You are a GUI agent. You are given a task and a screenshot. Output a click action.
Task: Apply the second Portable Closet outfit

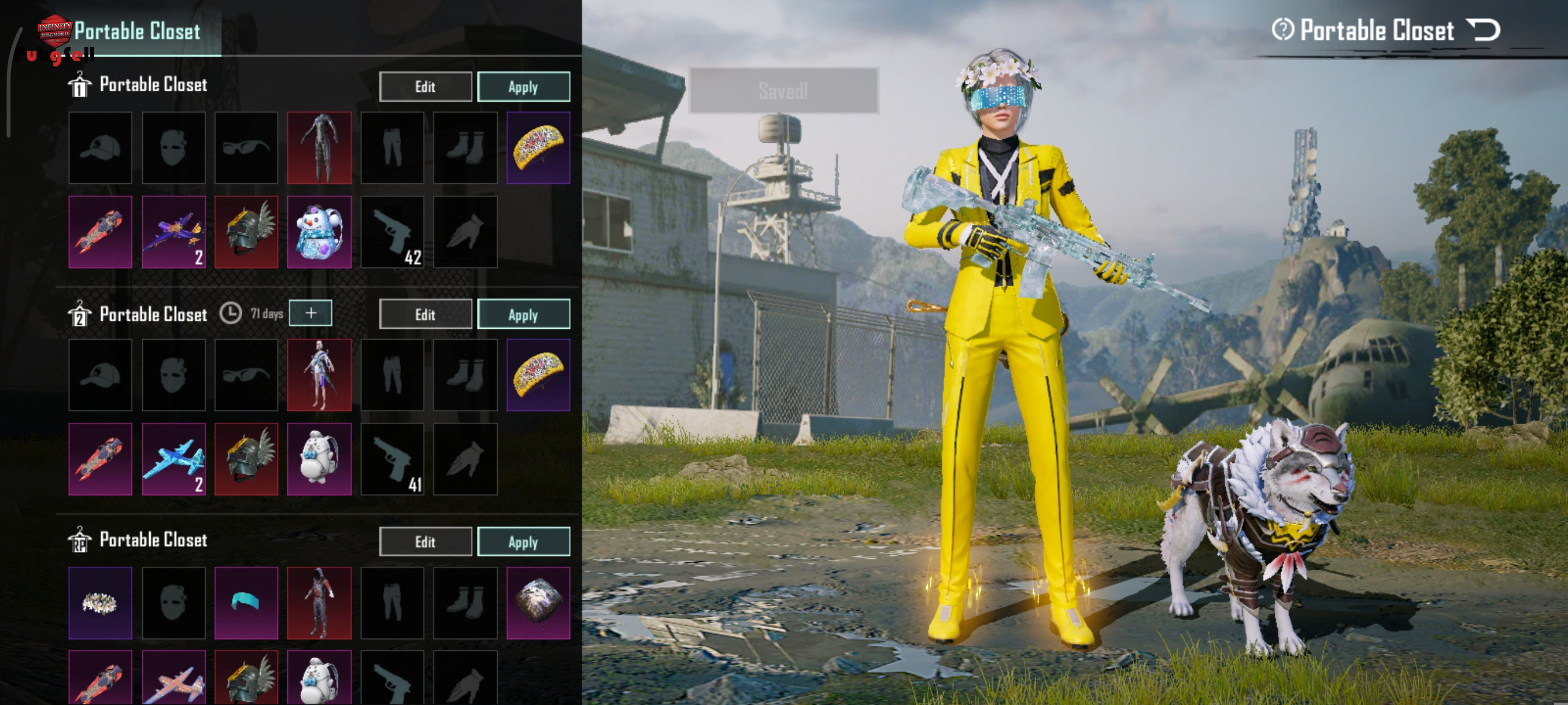click(523, 314)
